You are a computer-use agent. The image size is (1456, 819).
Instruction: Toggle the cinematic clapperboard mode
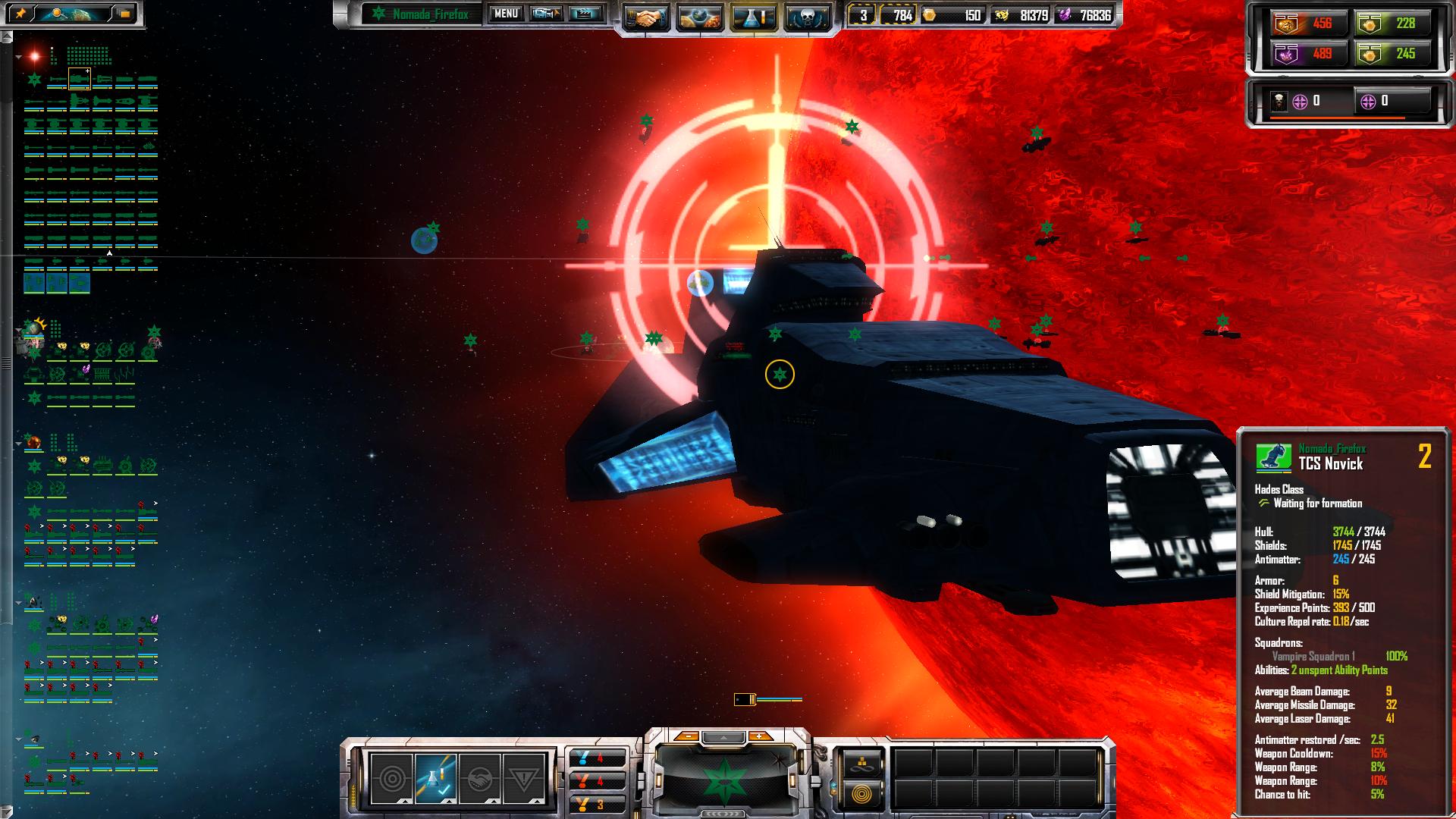click(x=584, y=14)
